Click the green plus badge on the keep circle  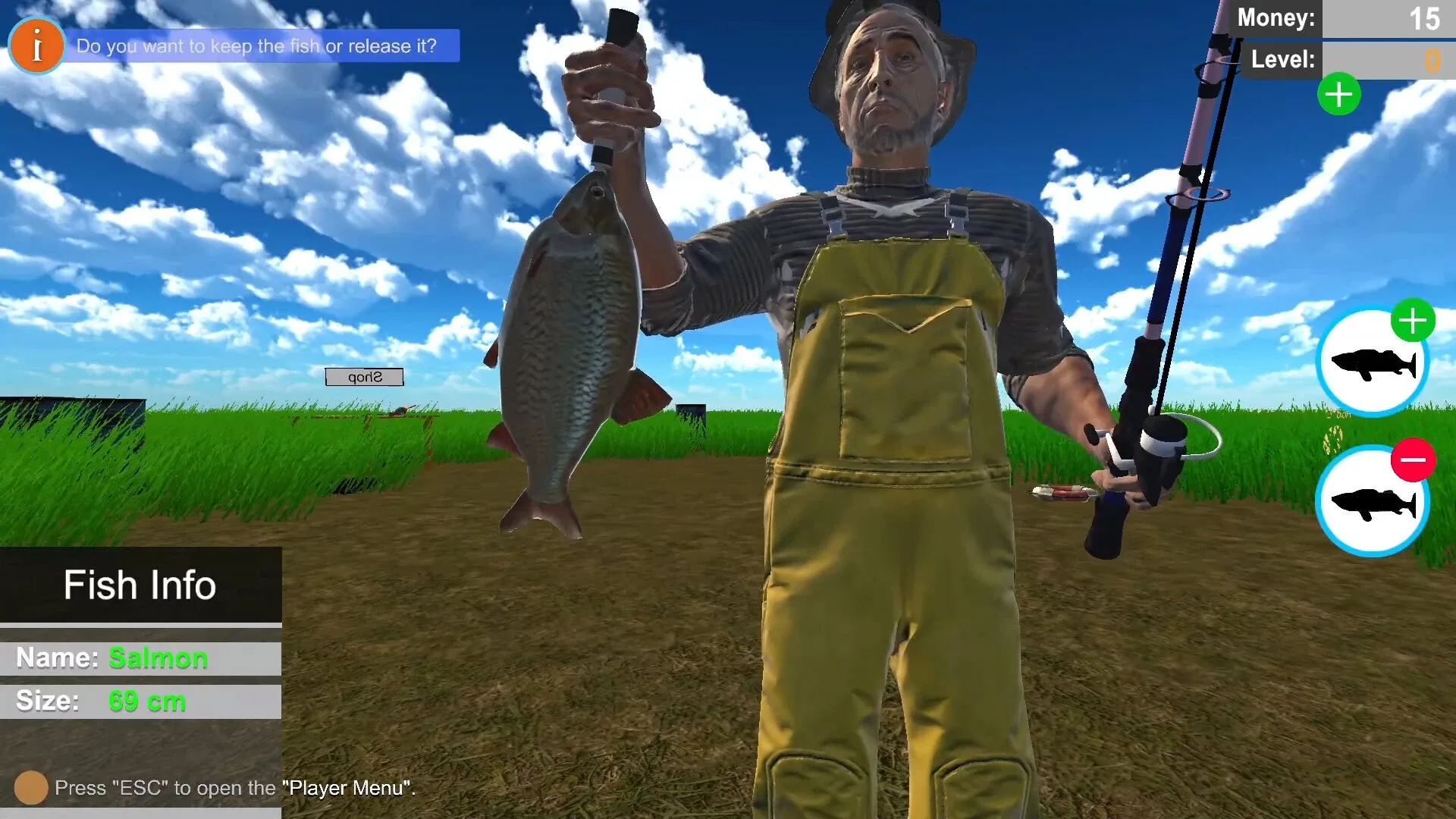coord(1414,321)
